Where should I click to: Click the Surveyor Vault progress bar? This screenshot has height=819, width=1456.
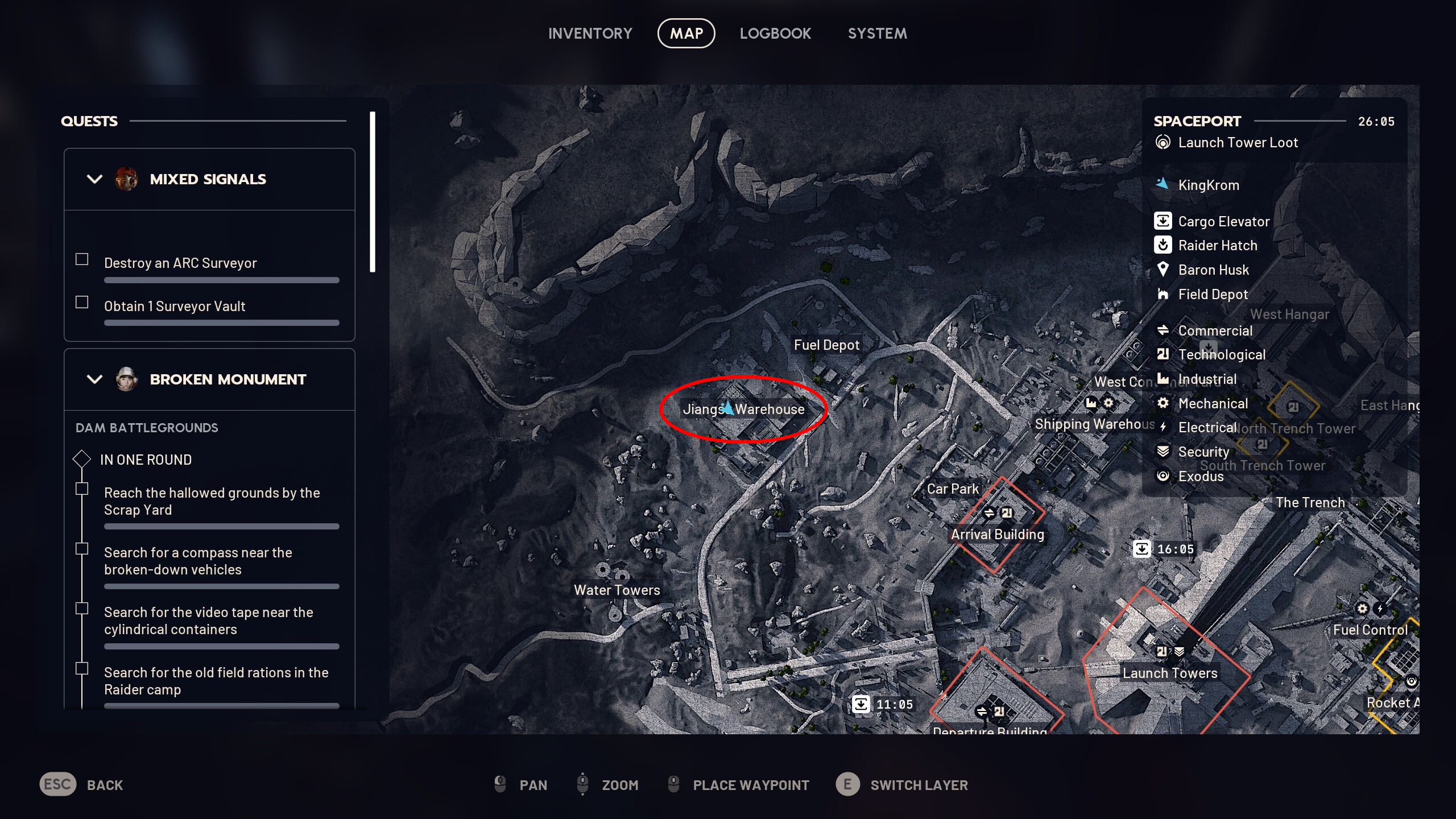(221, 322)
